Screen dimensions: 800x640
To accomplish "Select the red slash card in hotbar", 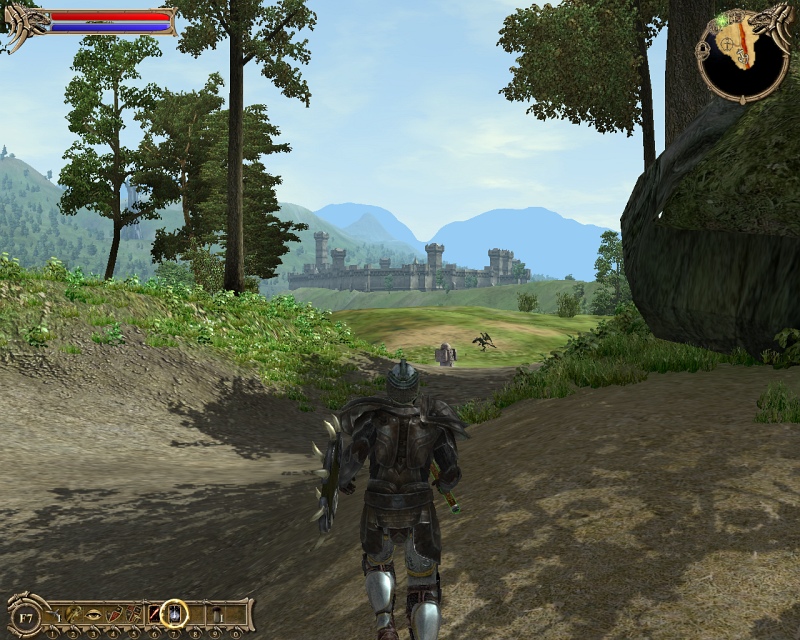I will (x=154, y=613).
